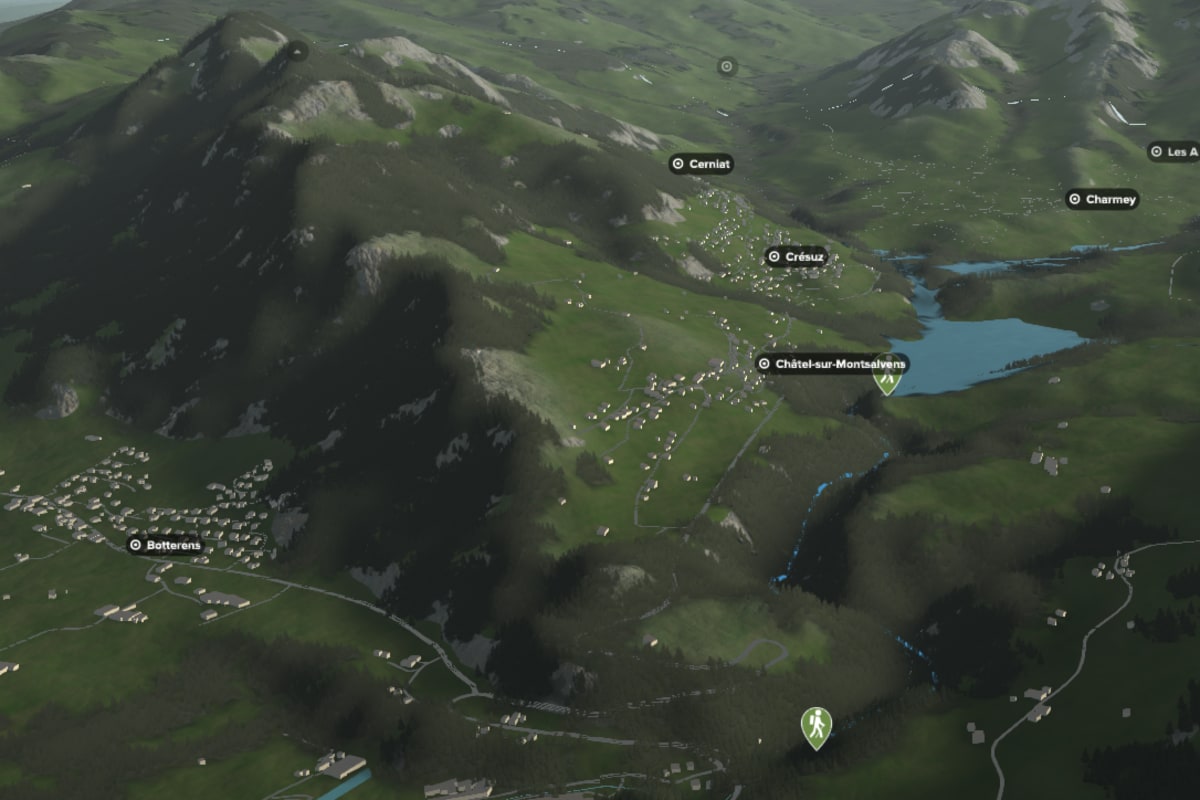Click the Crésuz village marker

coord(797,257)
